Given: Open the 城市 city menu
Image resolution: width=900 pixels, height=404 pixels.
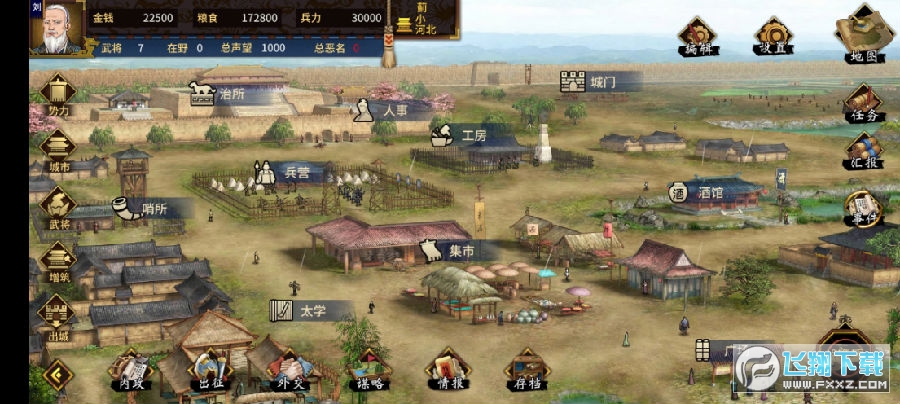Looking at the screenshot, I should pos(57,149).
